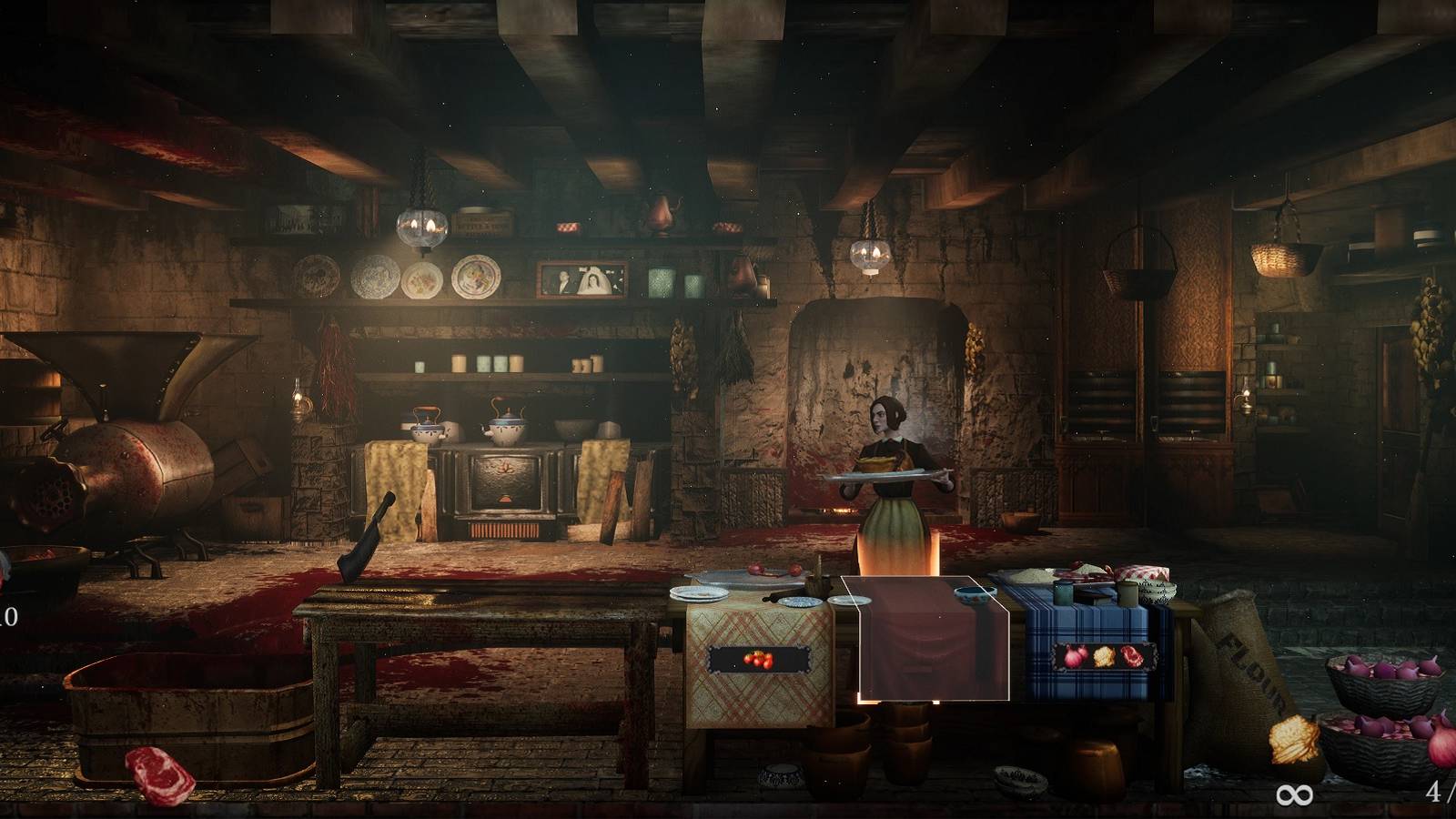Click the blue bowl on the white-outlined station
Image resolution: width=1456 pixels, height=819 pixels.
[x=973, y=594]
